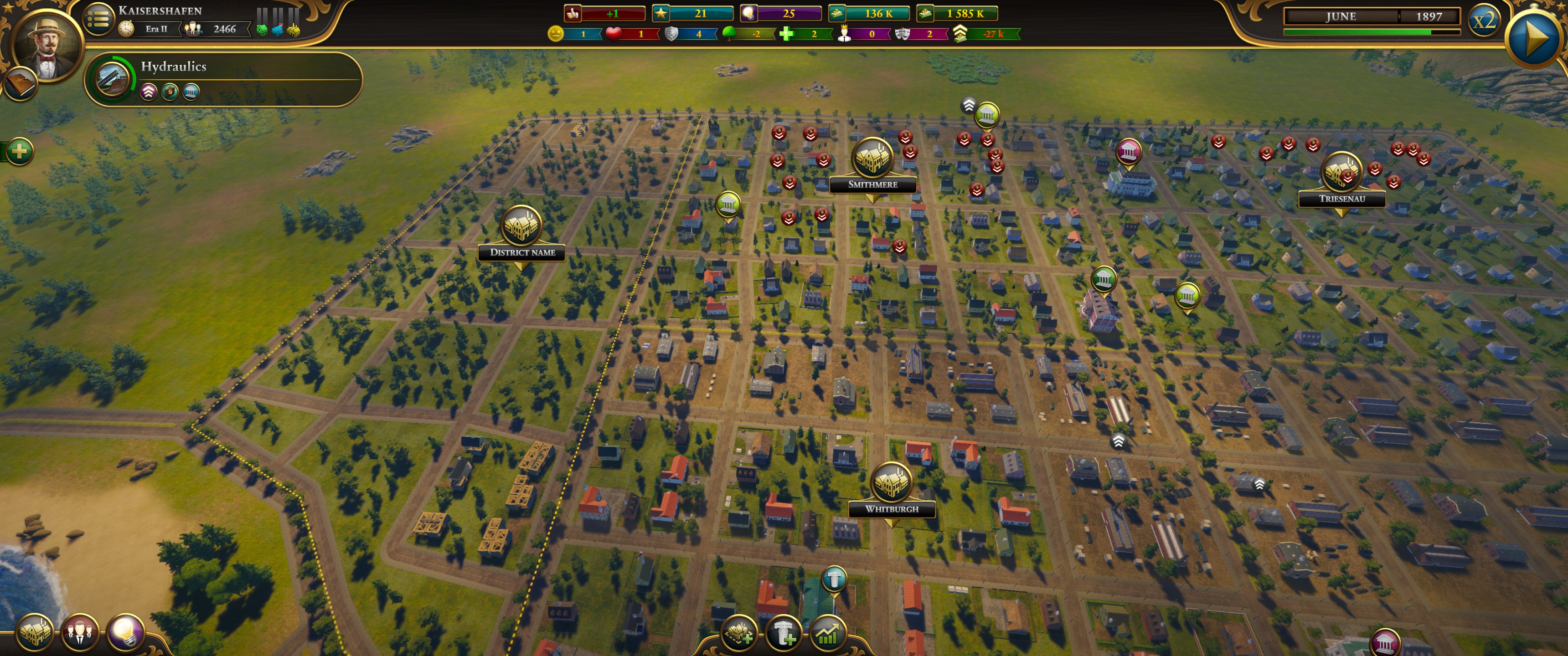Click the yellow industrial demand factory
The height and width of the screenshot is (656, 1568).
(294, 29)
